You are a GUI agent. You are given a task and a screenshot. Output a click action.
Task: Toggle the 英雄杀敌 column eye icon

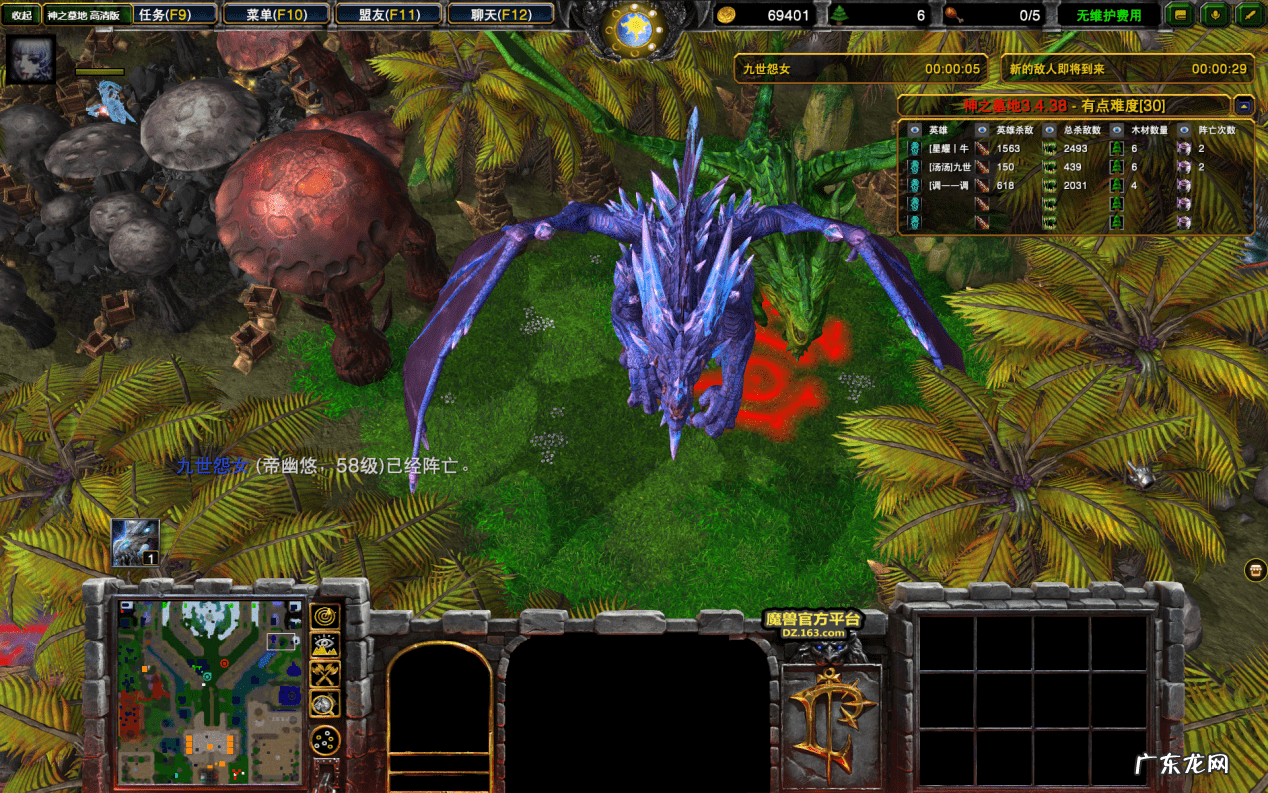pyautogui.click(x=981, y=130)
